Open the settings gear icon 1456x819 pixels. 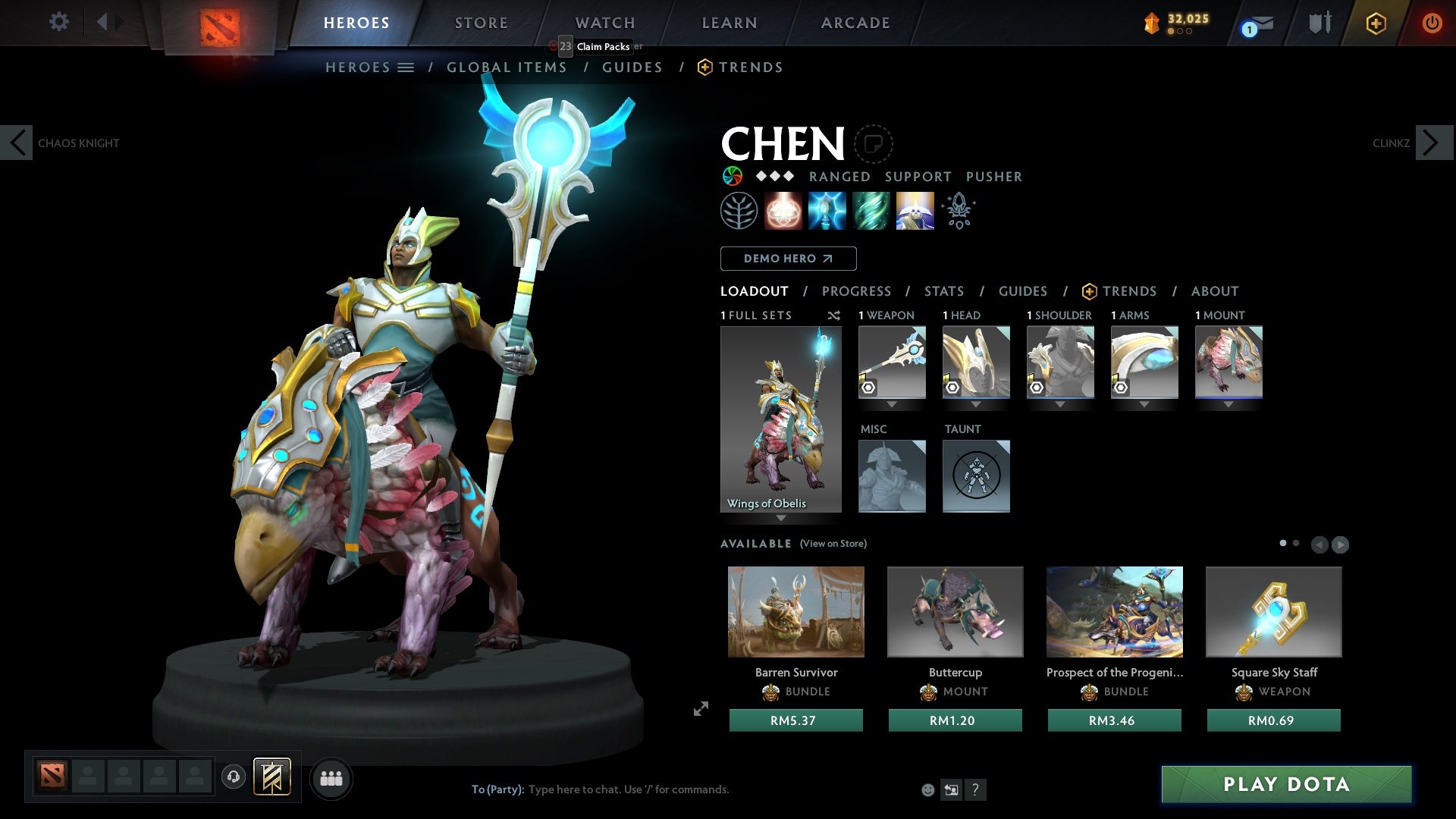click(x=58, y=22)
